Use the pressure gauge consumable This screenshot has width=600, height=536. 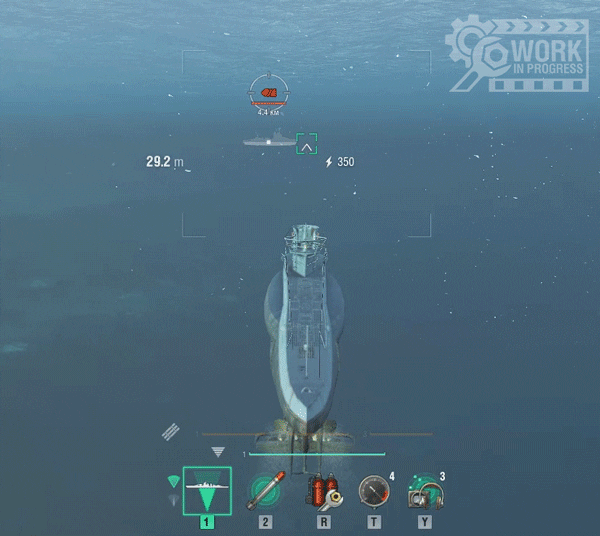(375, 490)
